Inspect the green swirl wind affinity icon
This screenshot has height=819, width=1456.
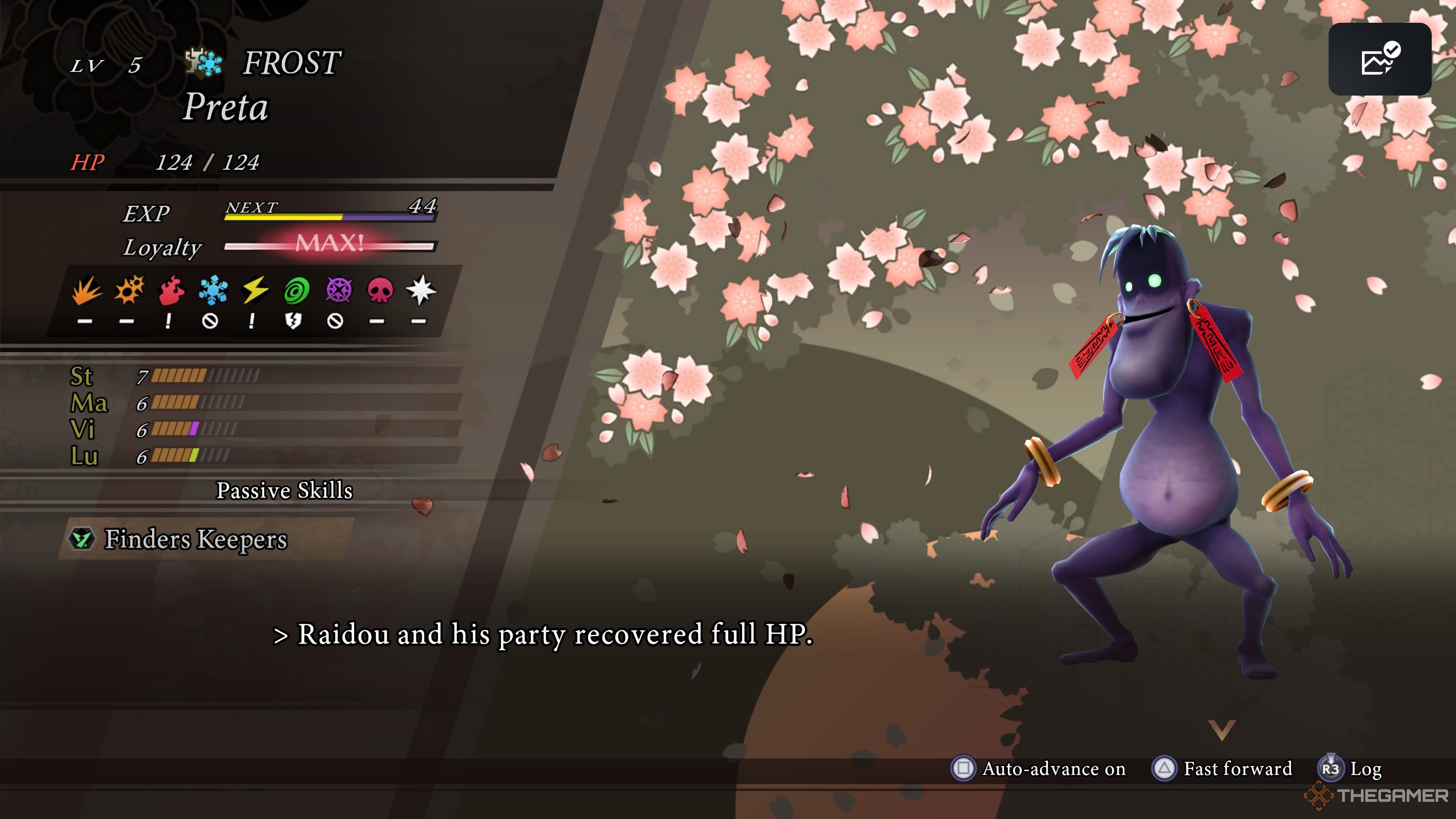click(x=296, y=290)
